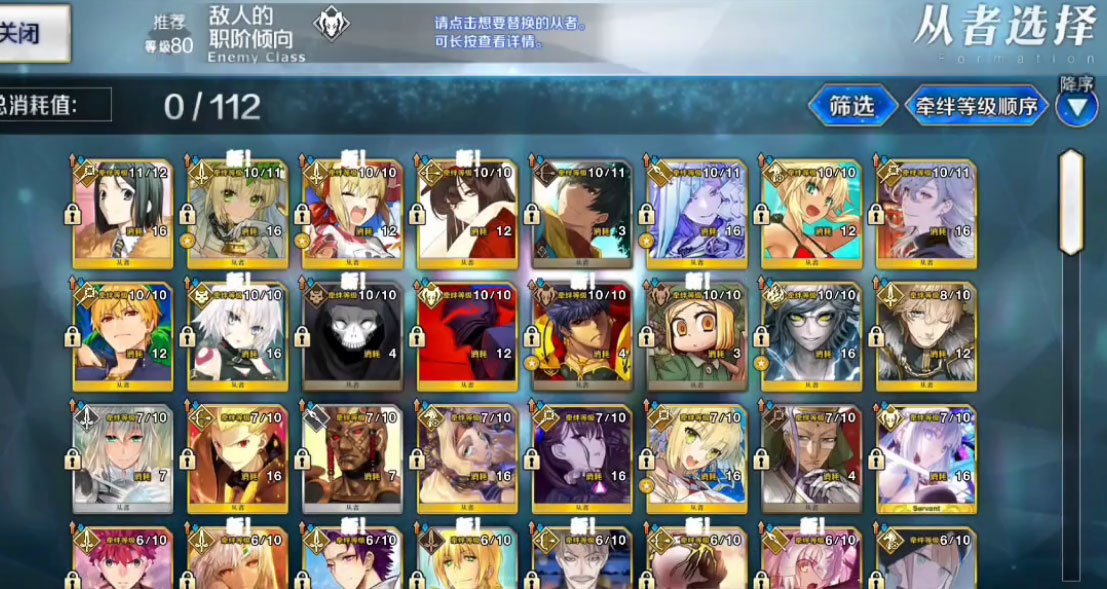The height and width of the screenshot is (589, 1107).
Task: Toggle the 降序 descending arrow
Action: click(x=1076, y=107)
